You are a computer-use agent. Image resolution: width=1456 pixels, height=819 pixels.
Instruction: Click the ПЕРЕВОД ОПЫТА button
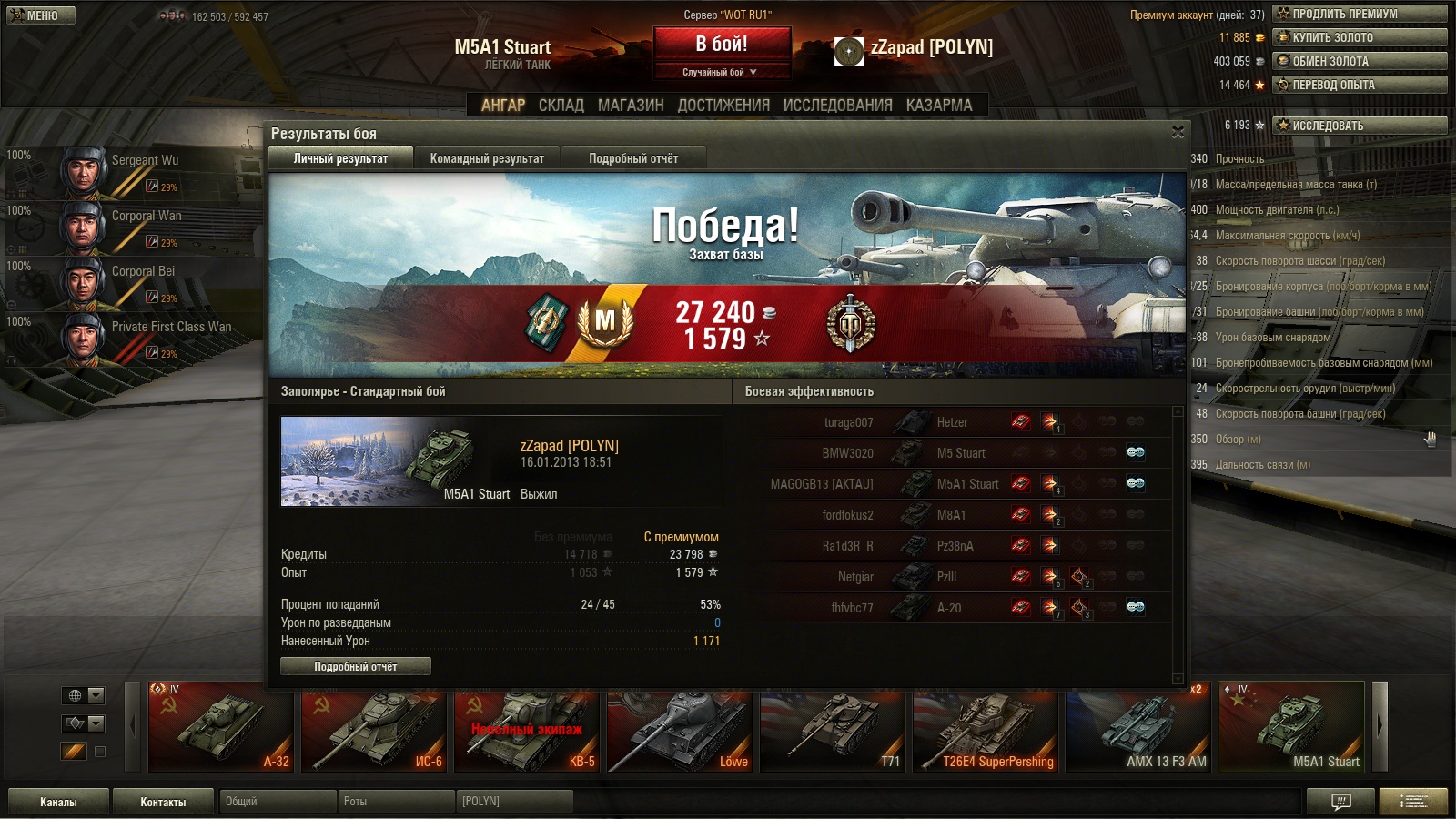click(x=1360, y=85)
